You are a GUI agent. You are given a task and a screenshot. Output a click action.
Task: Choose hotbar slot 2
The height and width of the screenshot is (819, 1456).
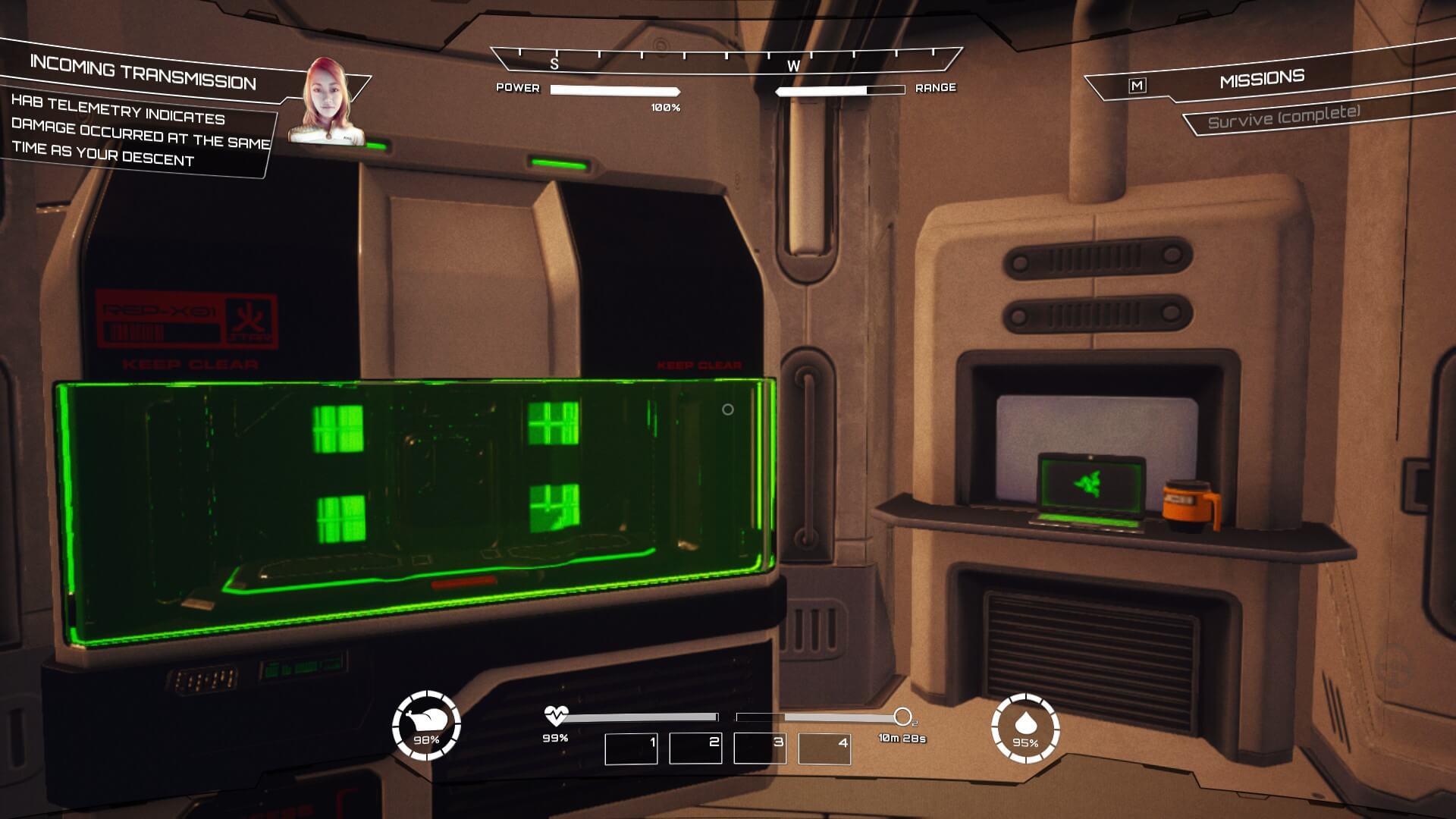(695, 748)
